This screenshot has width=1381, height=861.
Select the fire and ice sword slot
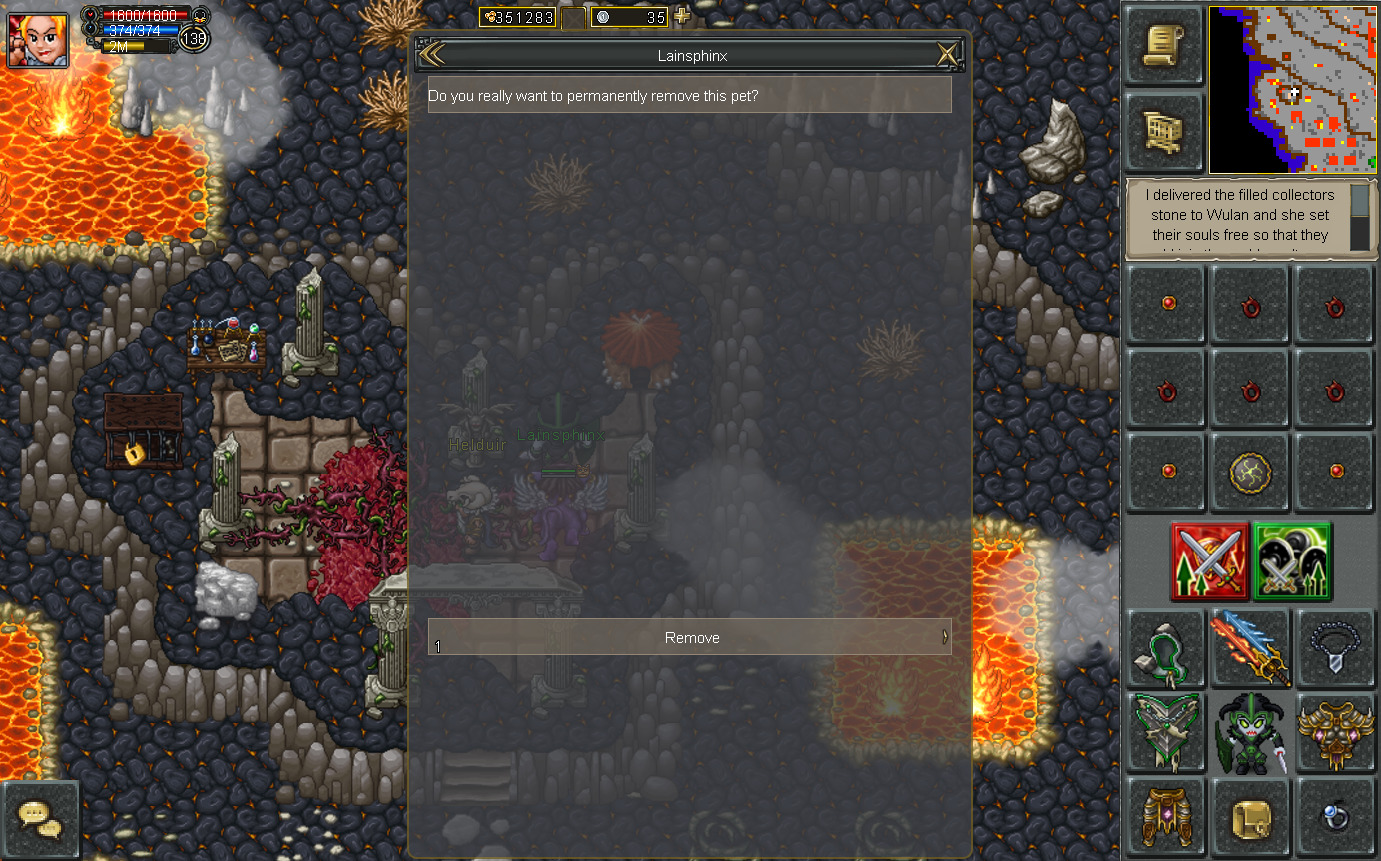pos(1250,647)
